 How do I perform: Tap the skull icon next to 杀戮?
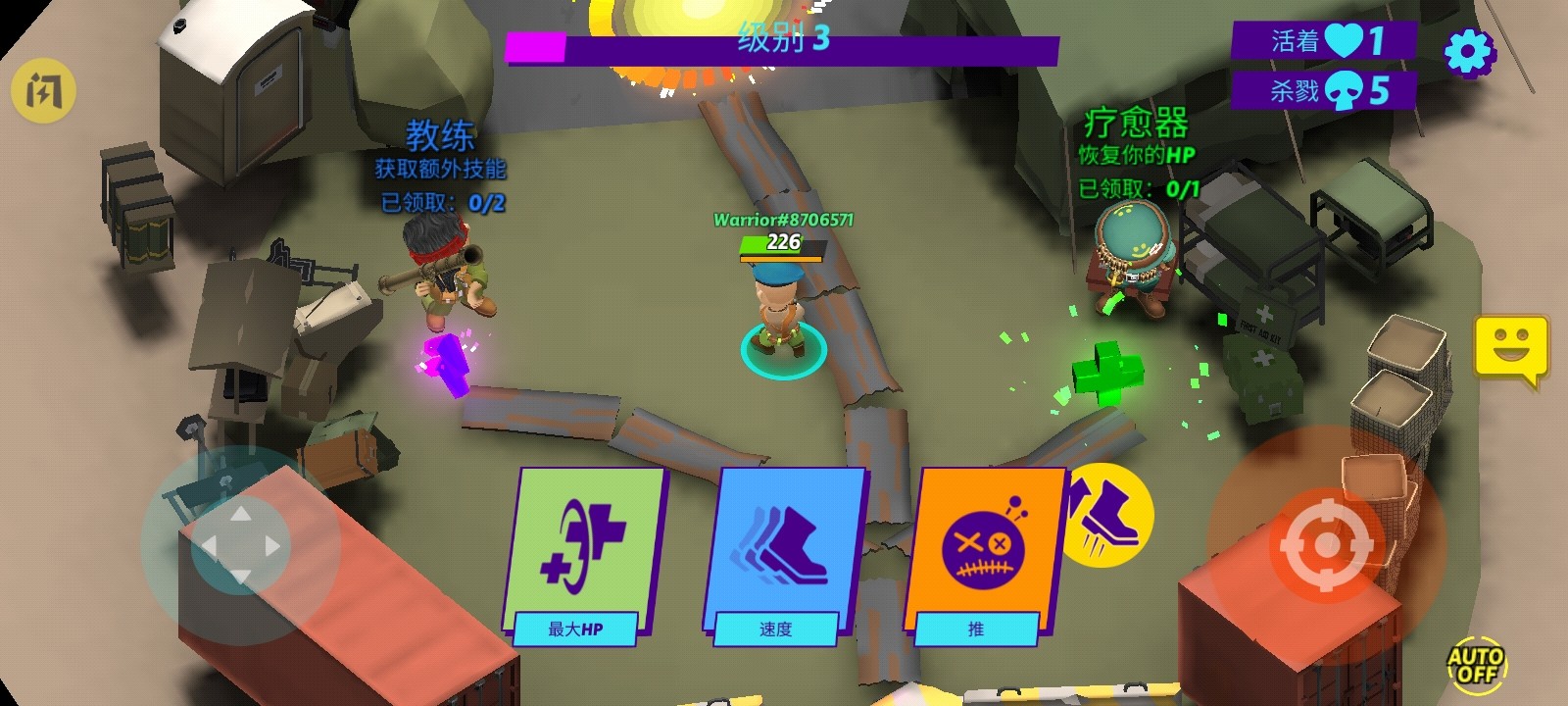tap(1347, 89)
